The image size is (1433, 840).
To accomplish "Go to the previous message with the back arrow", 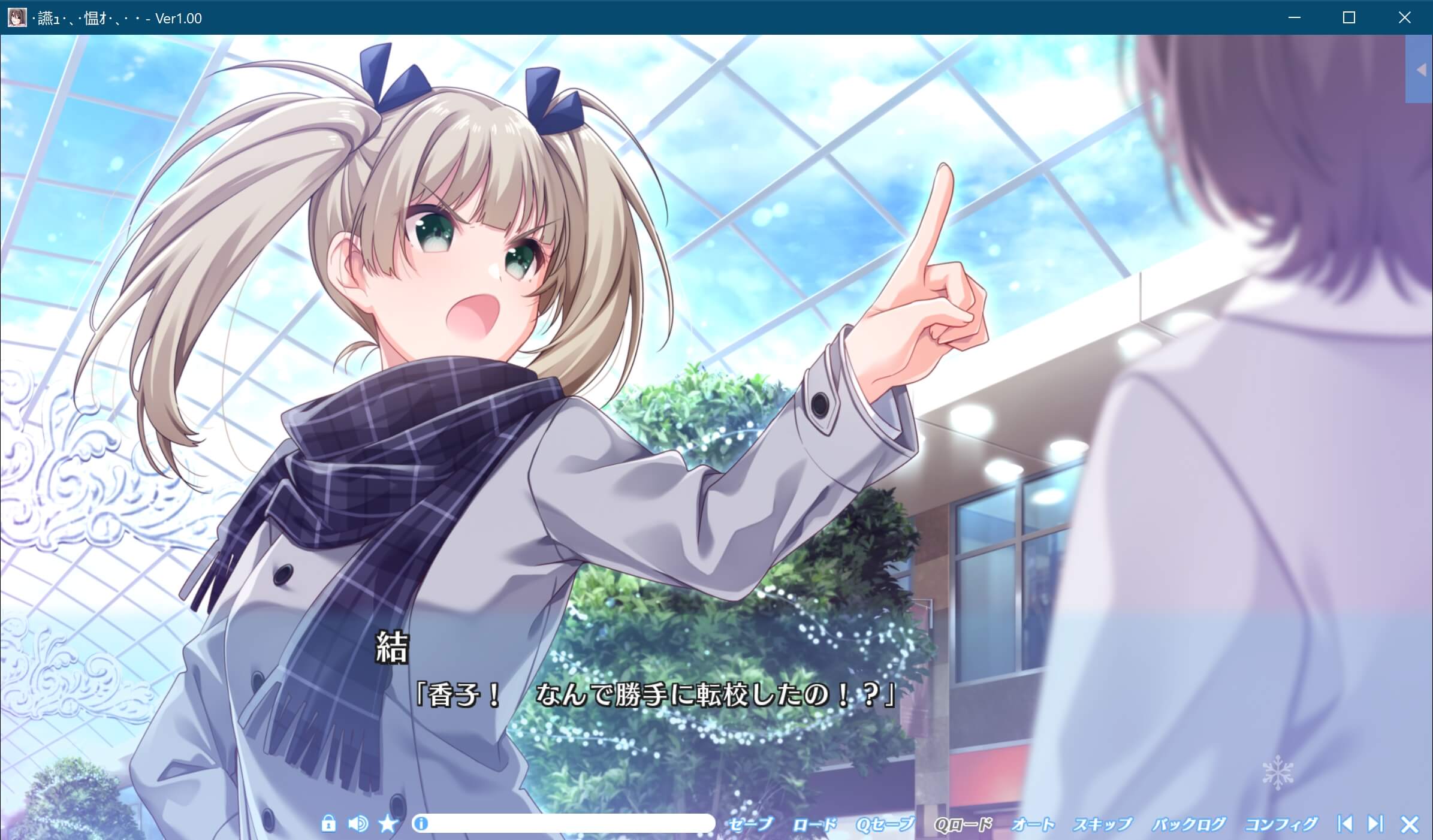I will point(1345,824).
